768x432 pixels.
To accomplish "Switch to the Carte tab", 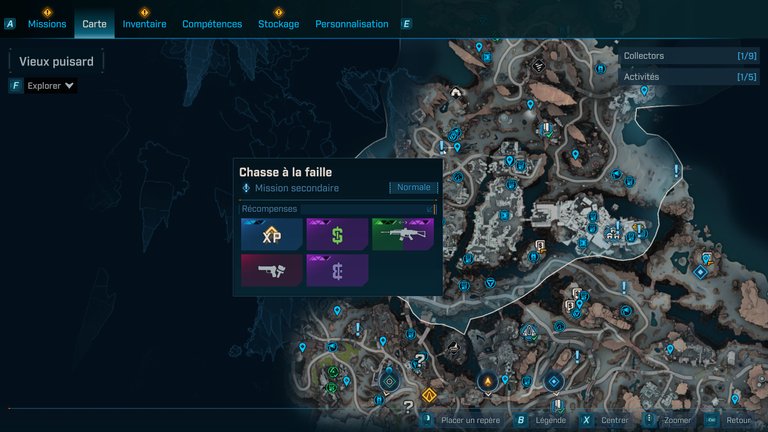I will point(95,24).
